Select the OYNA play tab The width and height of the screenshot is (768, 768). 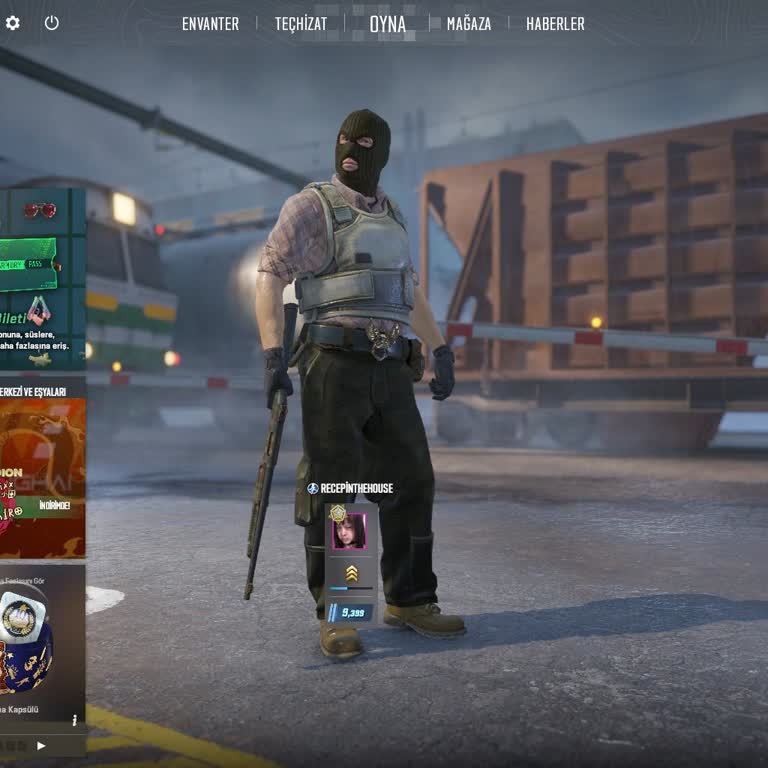[x=388, y=24]
